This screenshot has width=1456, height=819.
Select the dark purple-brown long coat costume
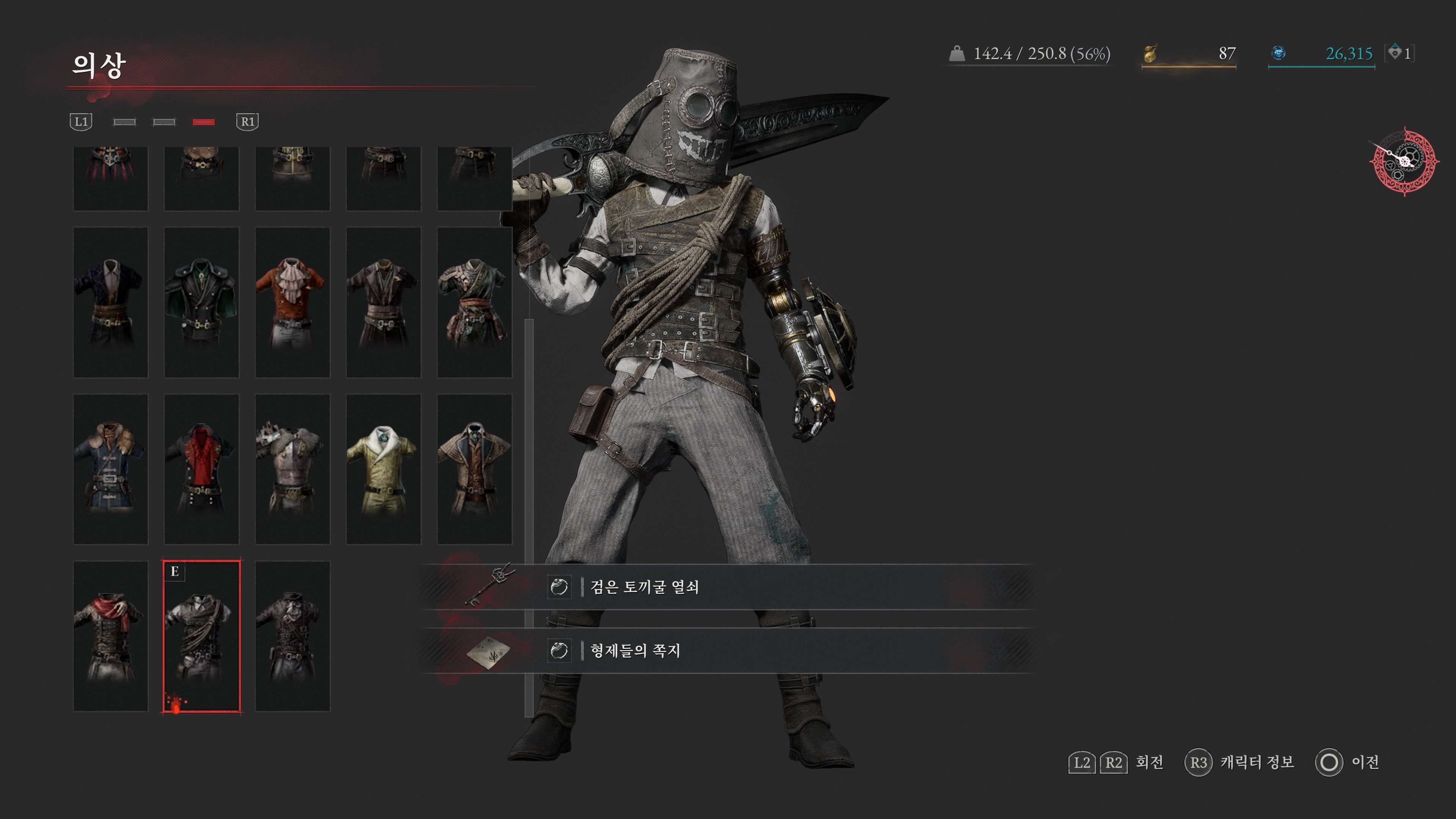[383, 302]
